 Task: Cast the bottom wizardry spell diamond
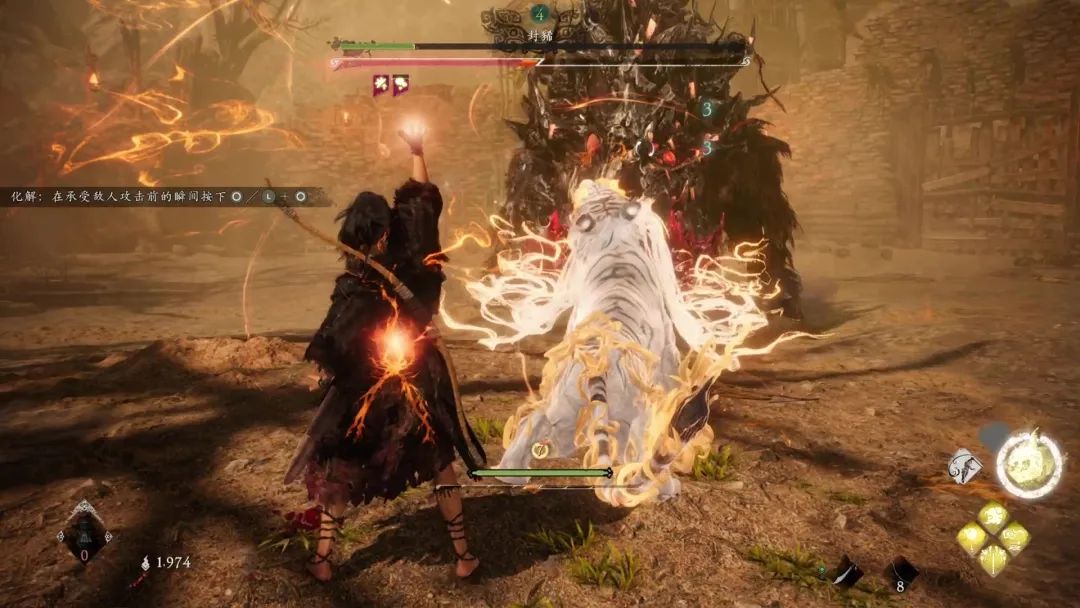(x=993, y=560)
